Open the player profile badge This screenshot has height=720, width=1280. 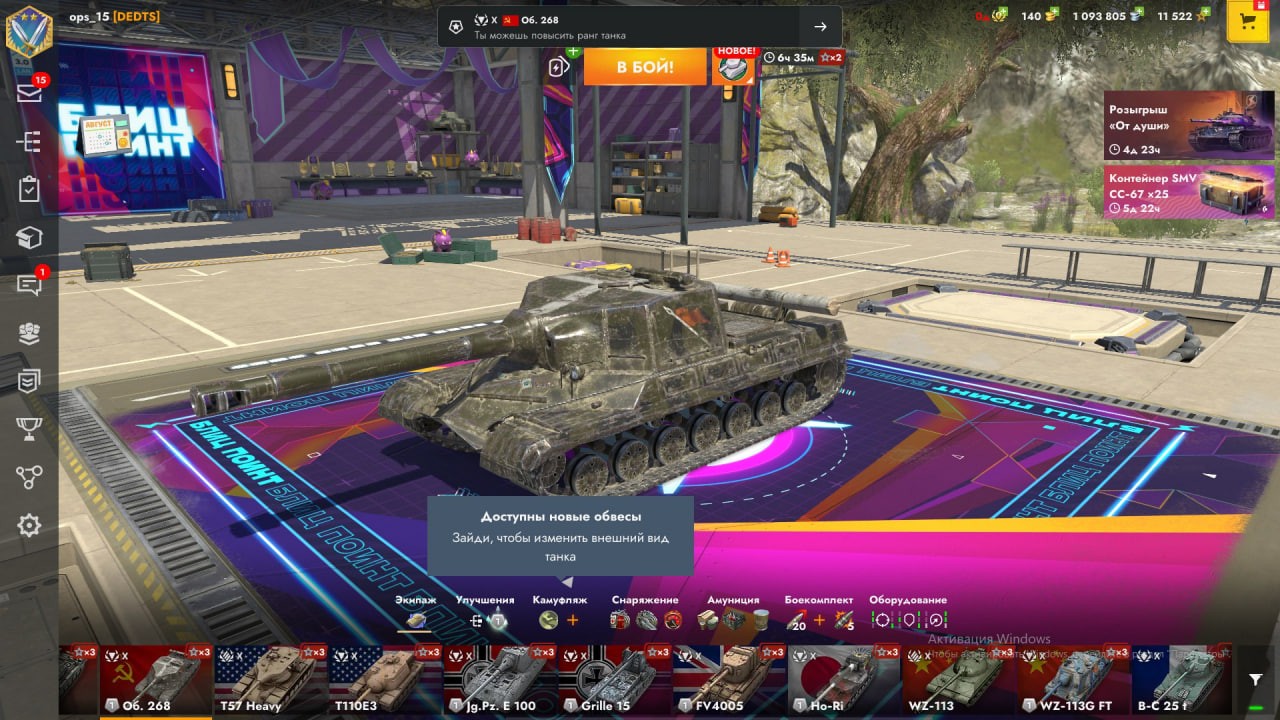(29, 30)
